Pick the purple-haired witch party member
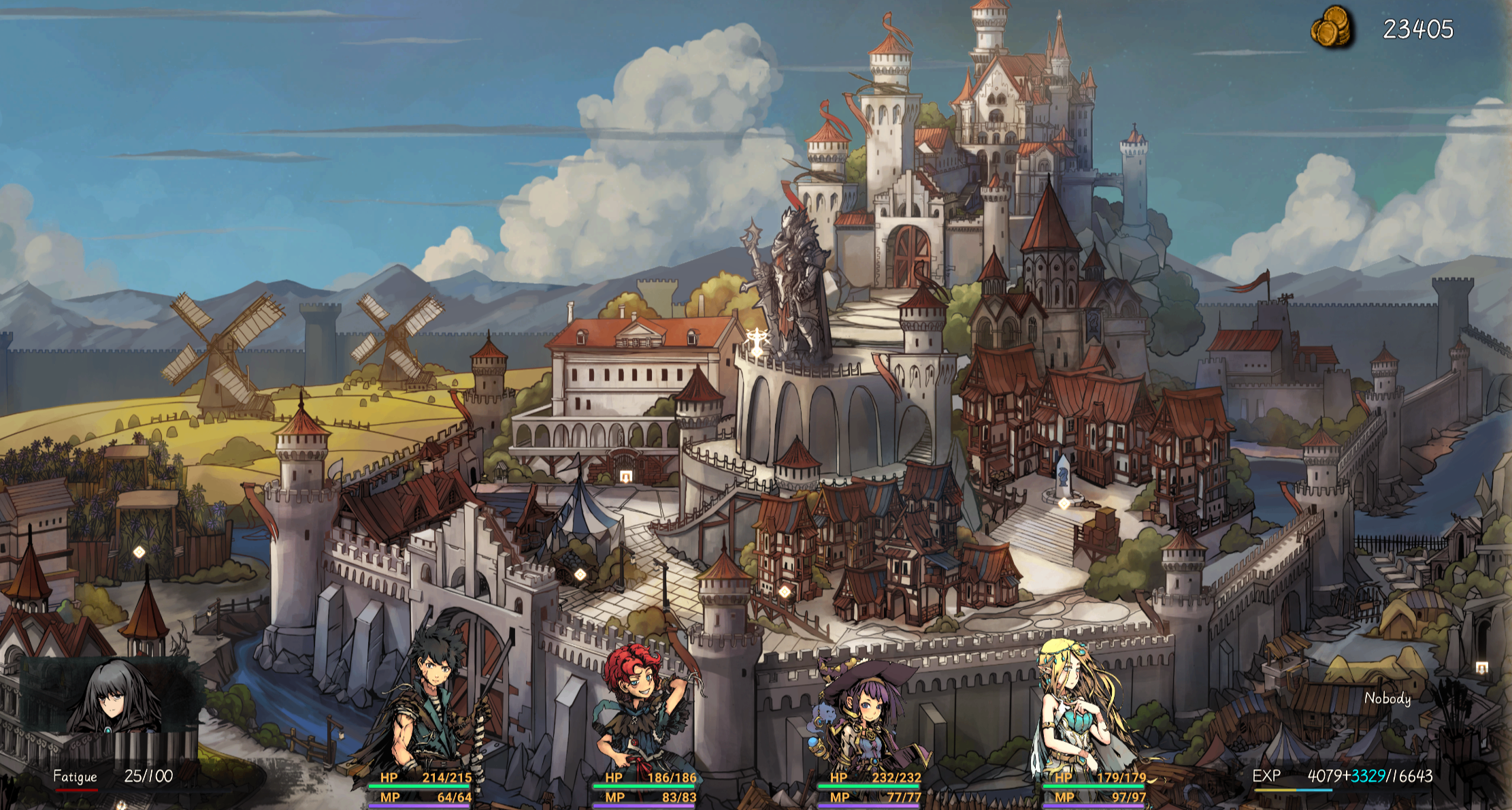1512x810 pixels. click(864, 715)
